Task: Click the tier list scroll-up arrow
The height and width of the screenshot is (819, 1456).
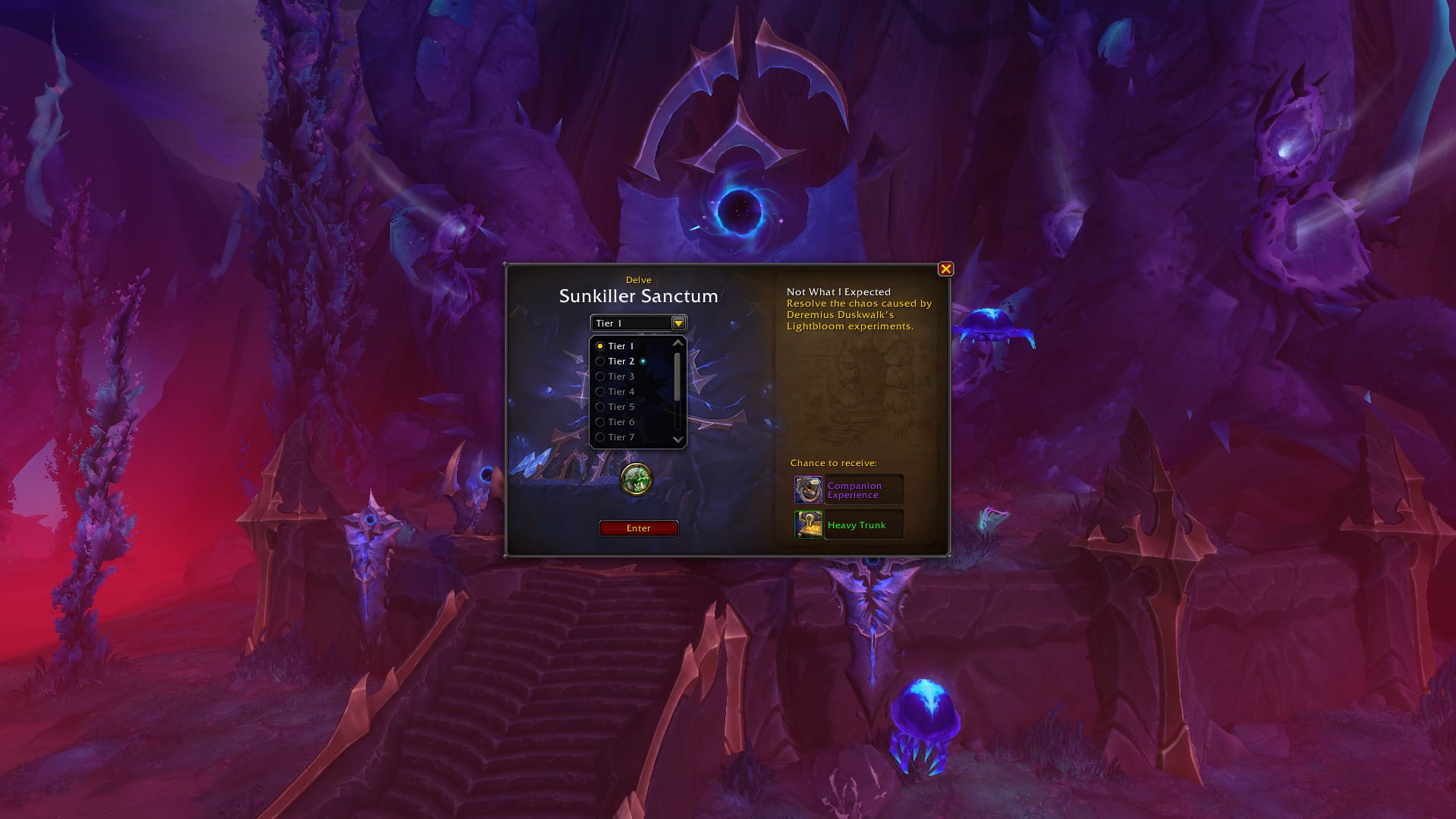Action: (678, 343)
